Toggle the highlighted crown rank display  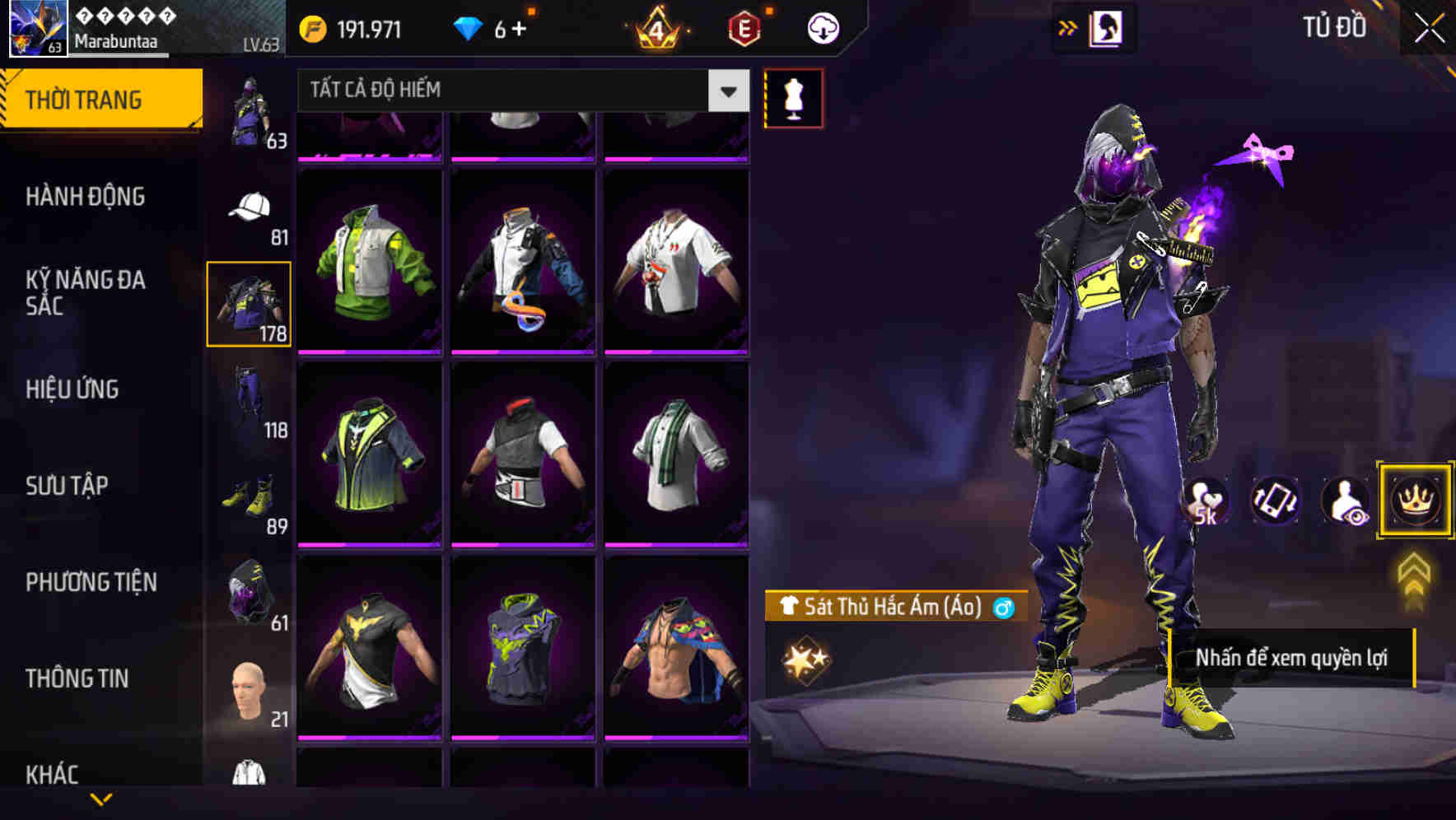1414,501
